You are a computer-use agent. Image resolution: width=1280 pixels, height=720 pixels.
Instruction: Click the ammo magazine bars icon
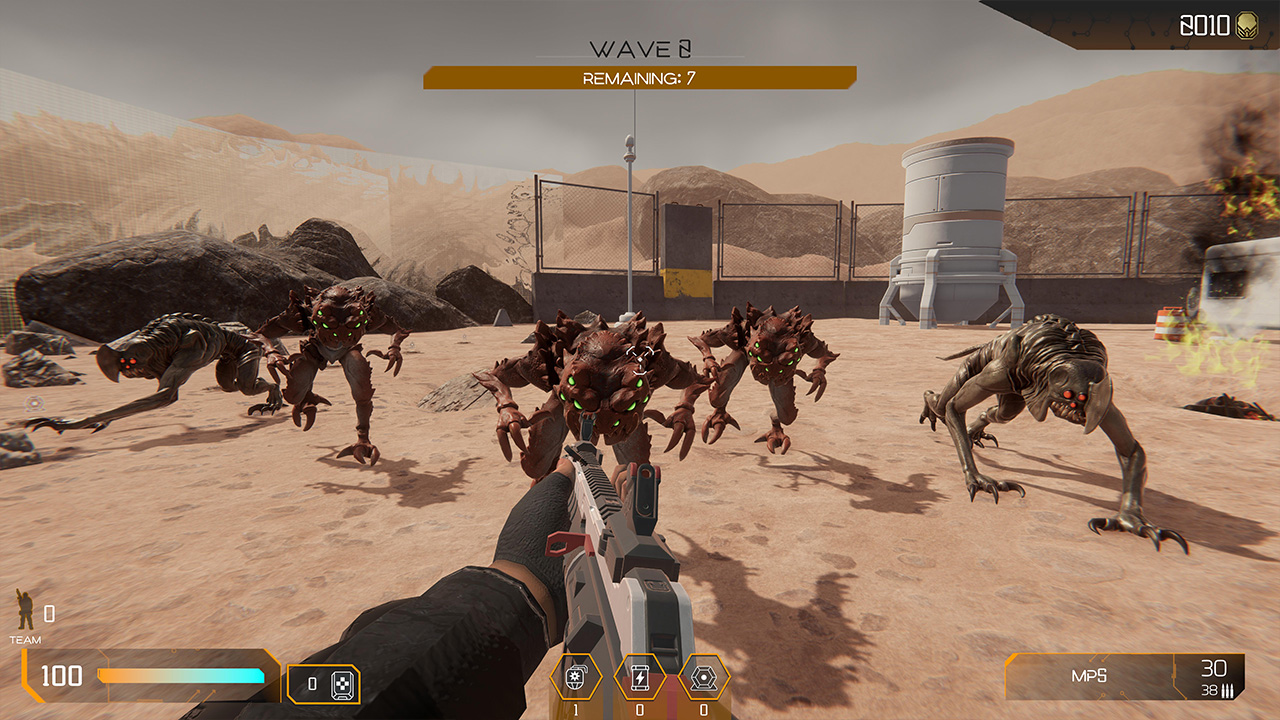pos(1228,690)
